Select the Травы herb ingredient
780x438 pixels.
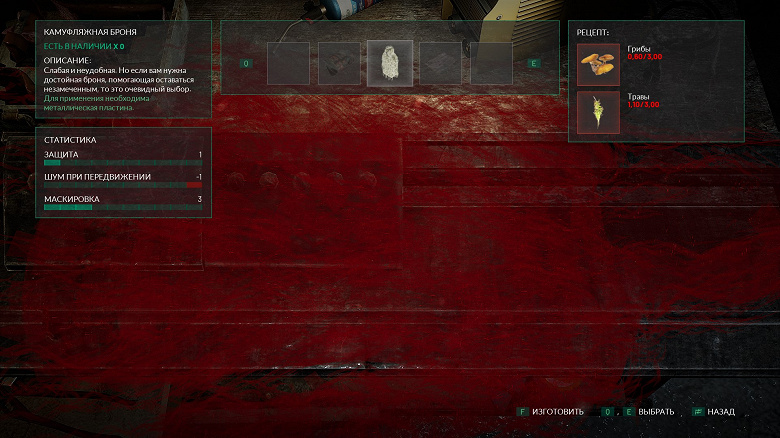coord(599,112)
